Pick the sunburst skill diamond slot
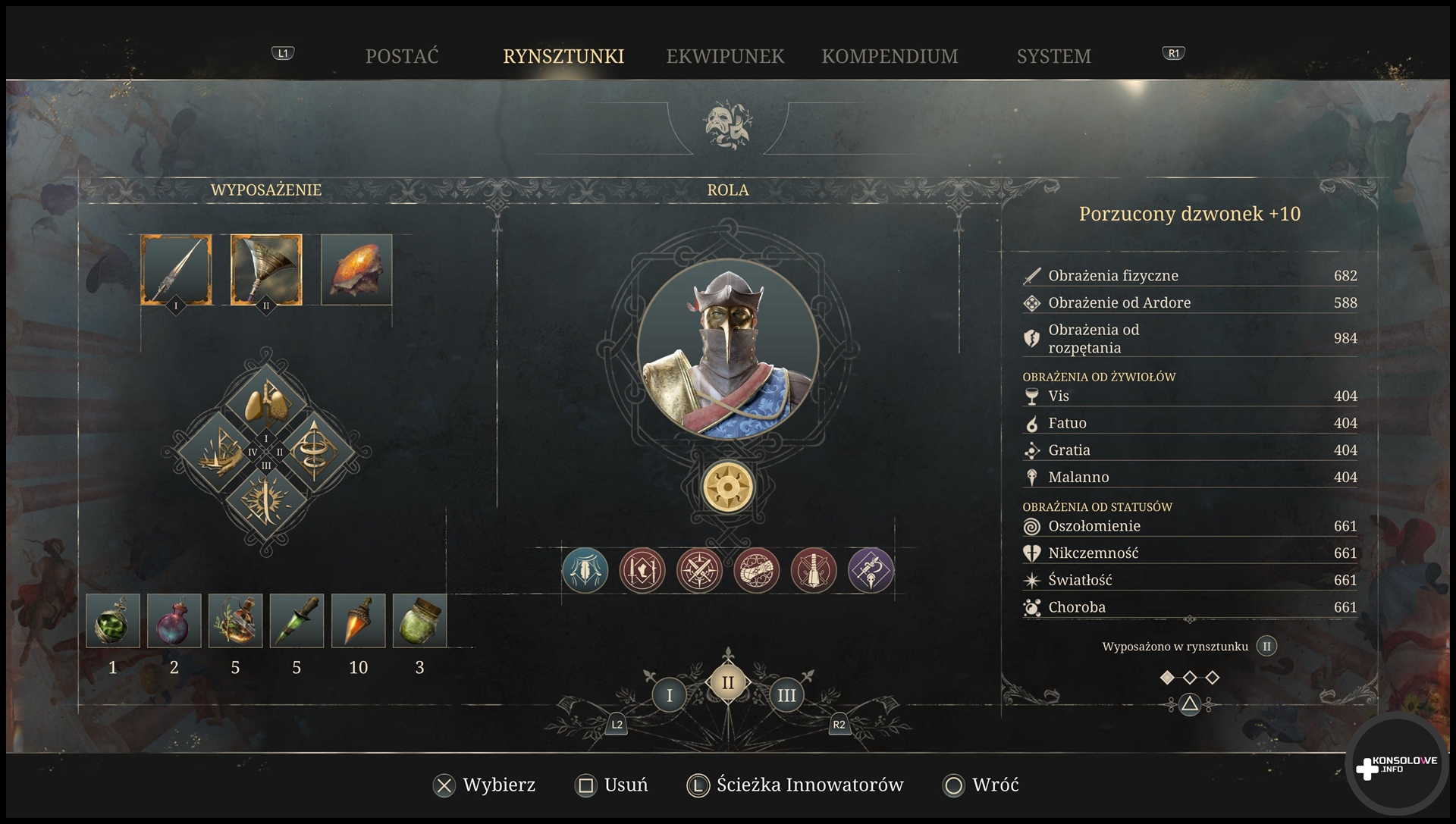Image resolution: width=1456 pixels, height=824 pixels. coord(266,503)
